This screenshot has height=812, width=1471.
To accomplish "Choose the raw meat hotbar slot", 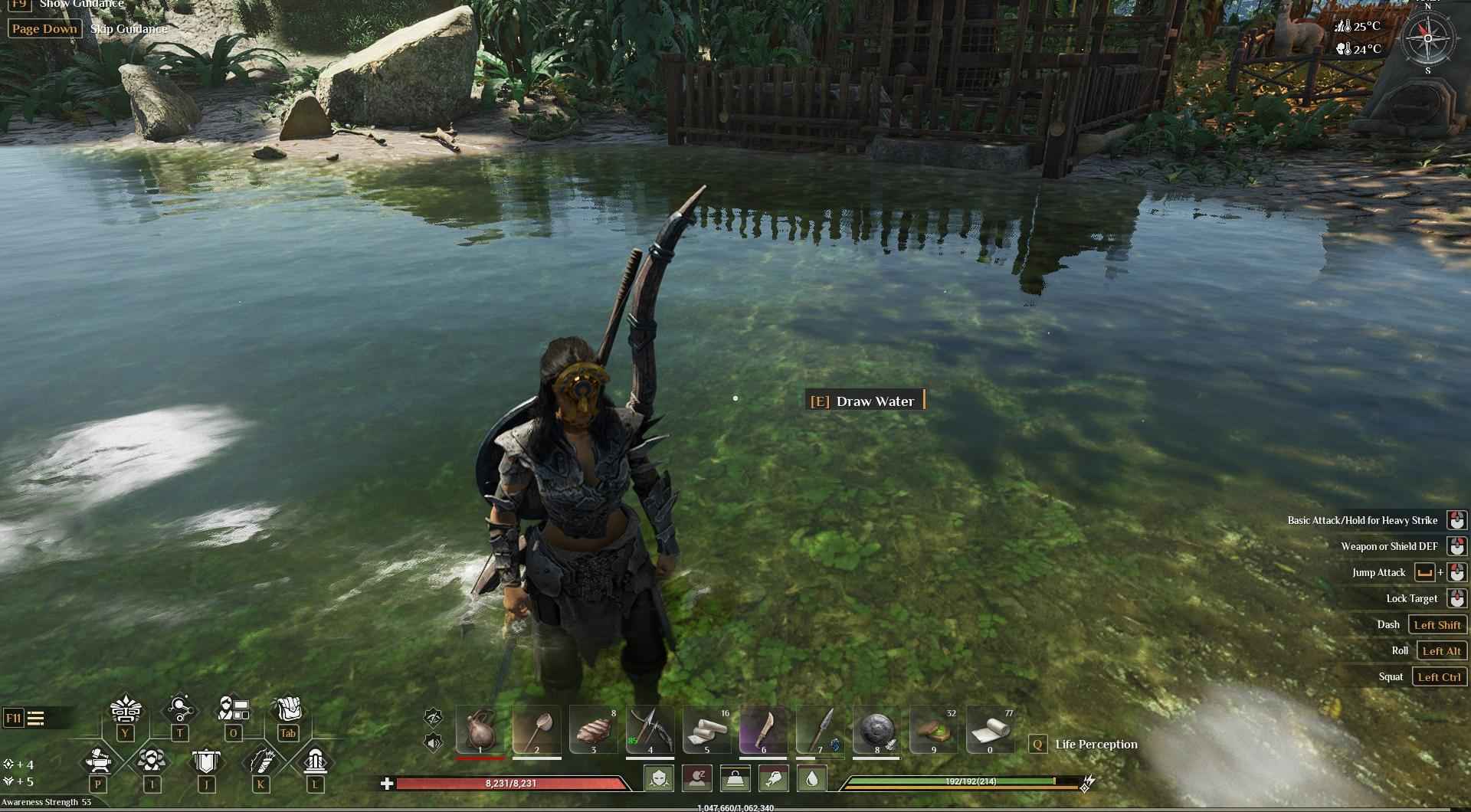I will point(593,729).
